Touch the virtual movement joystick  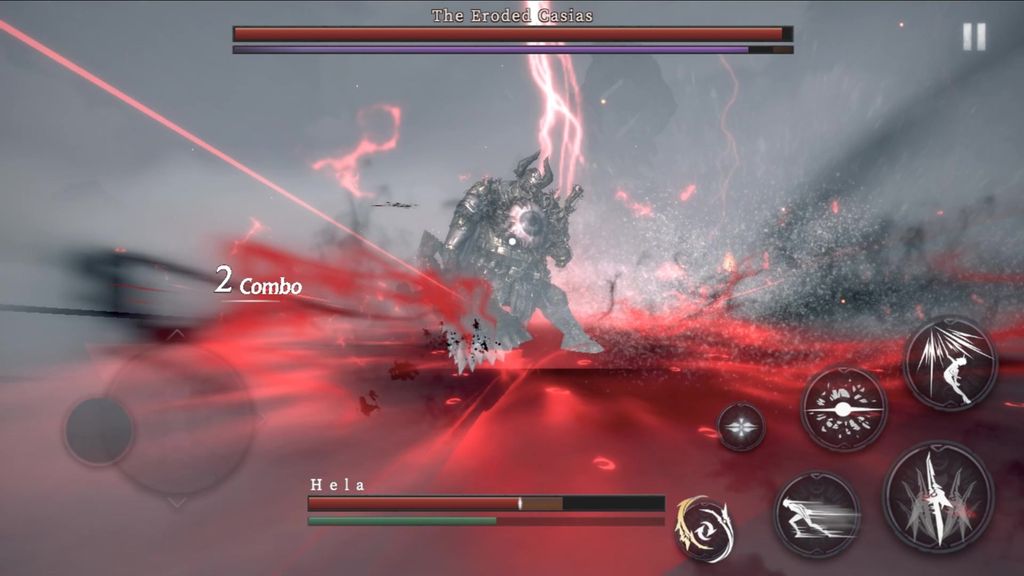100,431
